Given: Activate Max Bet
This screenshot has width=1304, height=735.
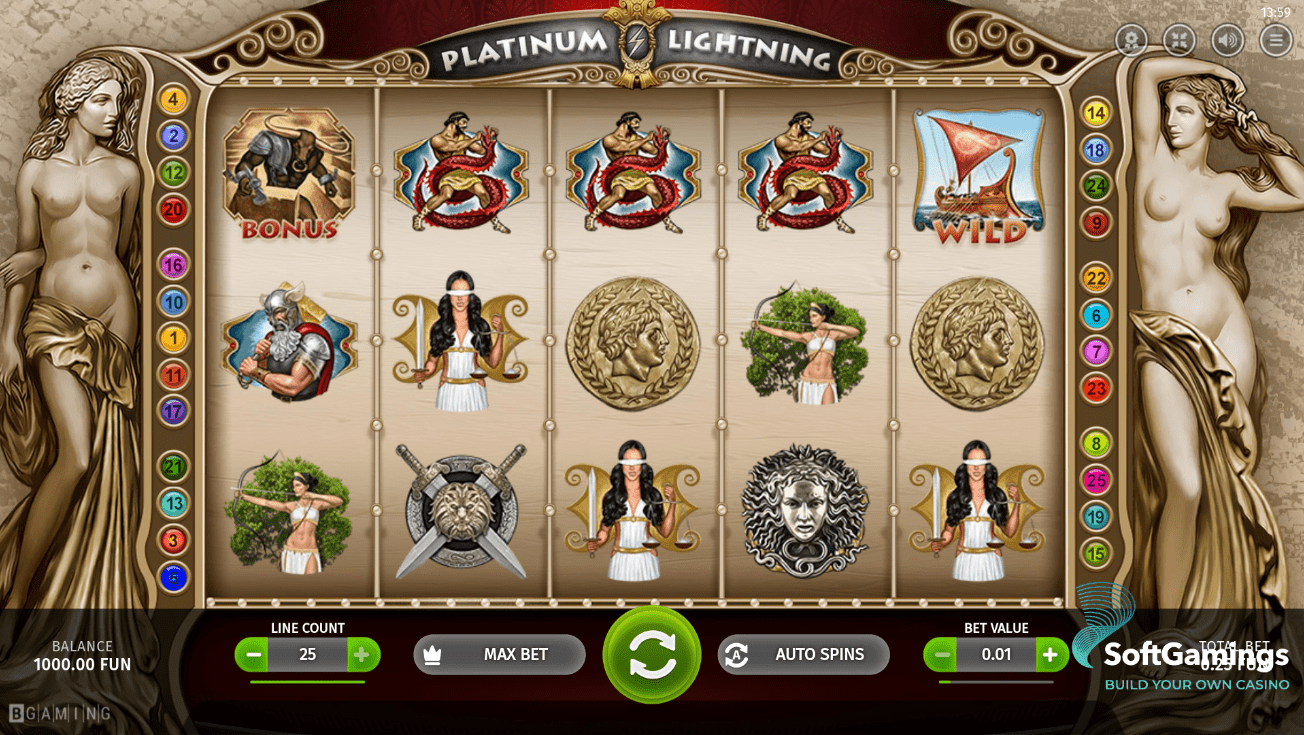Looking at the screenshot, I should pyautogui.click(x=499, y=655).
